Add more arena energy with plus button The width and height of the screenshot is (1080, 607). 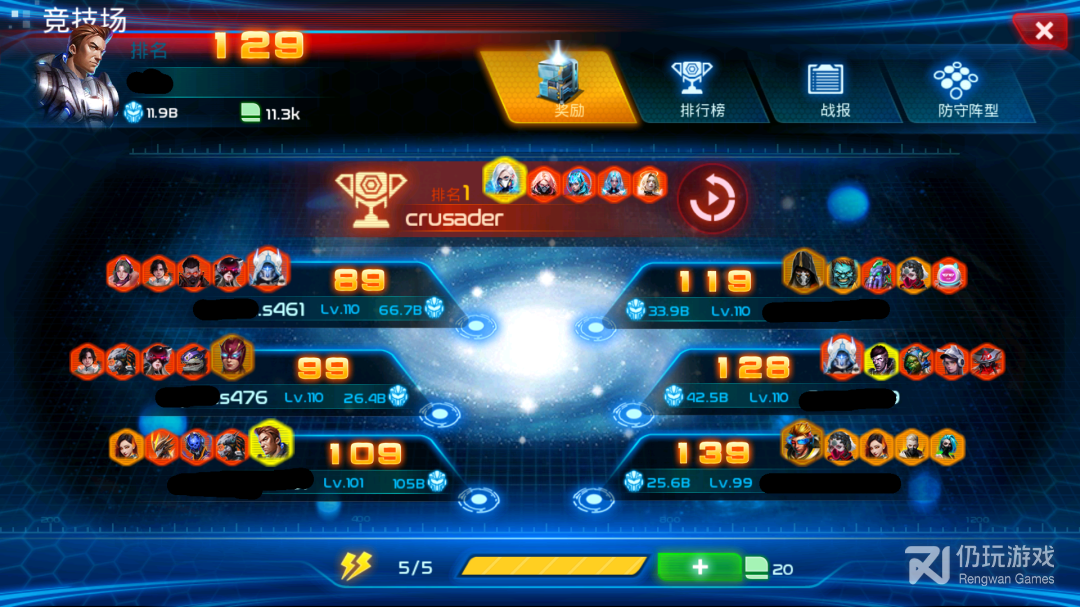point(699,567)
